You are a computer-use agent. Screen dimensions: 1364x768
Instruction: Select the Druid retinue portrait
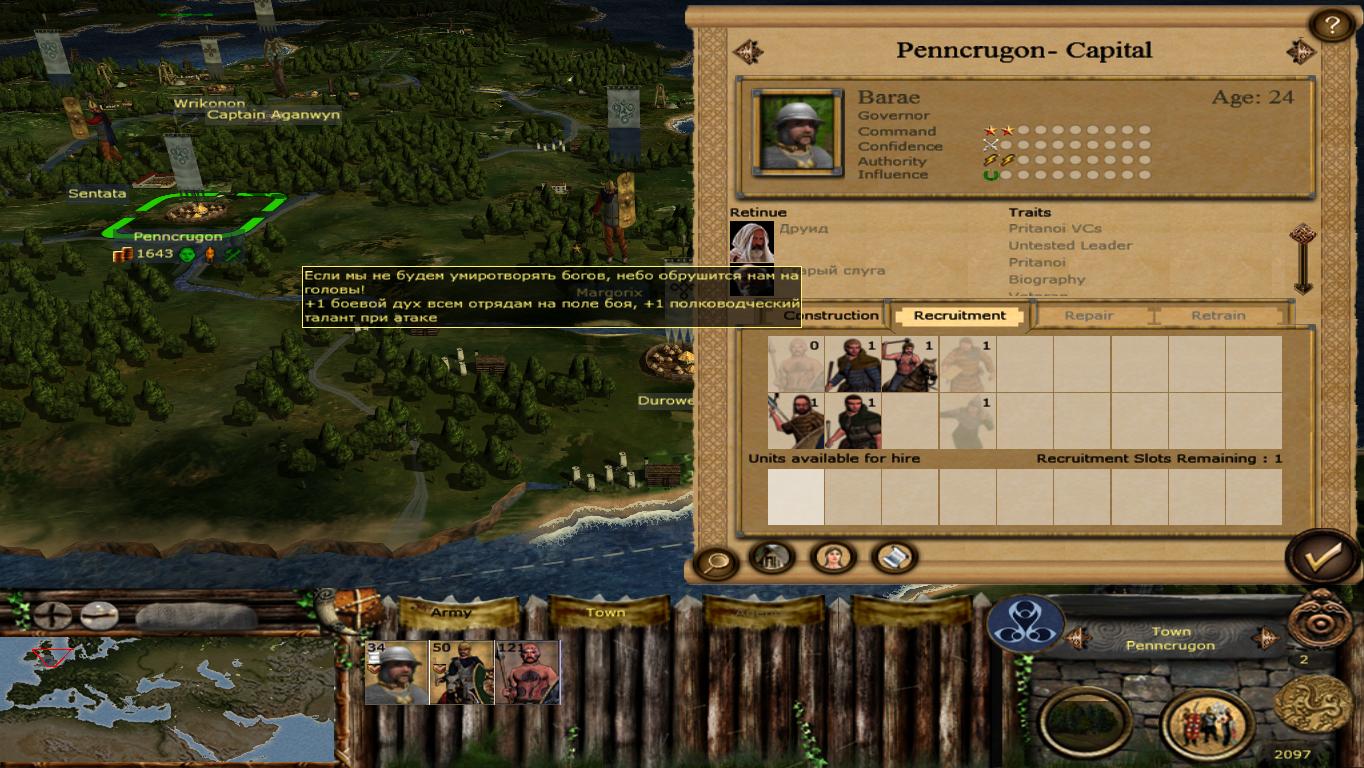click(x=751, y=243)
